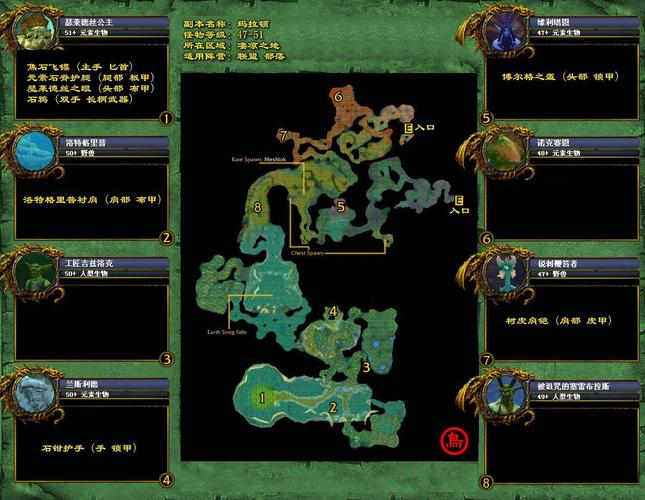Choose boss marker 8 on the dungeon map
The width and height of the screenshot is (645, 500).
coord(258,208)
